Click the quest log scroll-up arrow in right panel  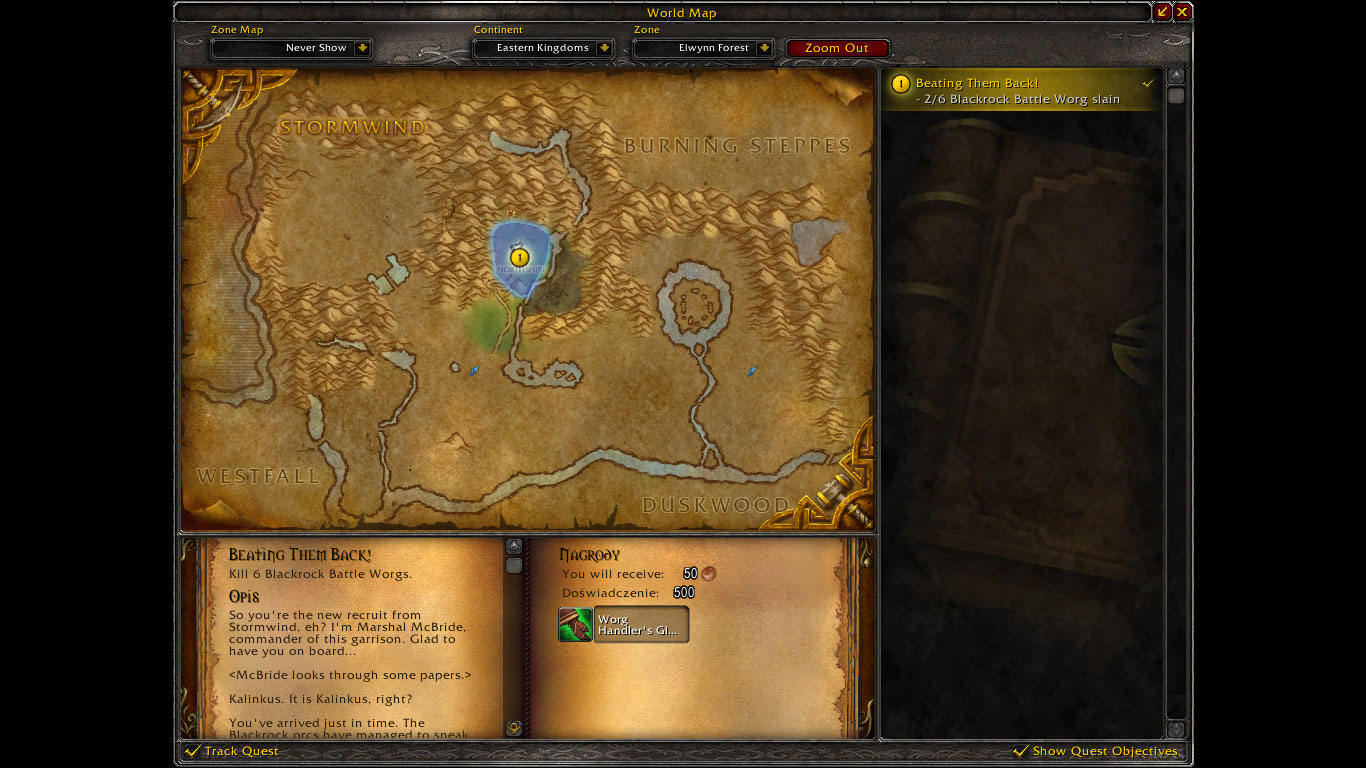[1177, 76]
